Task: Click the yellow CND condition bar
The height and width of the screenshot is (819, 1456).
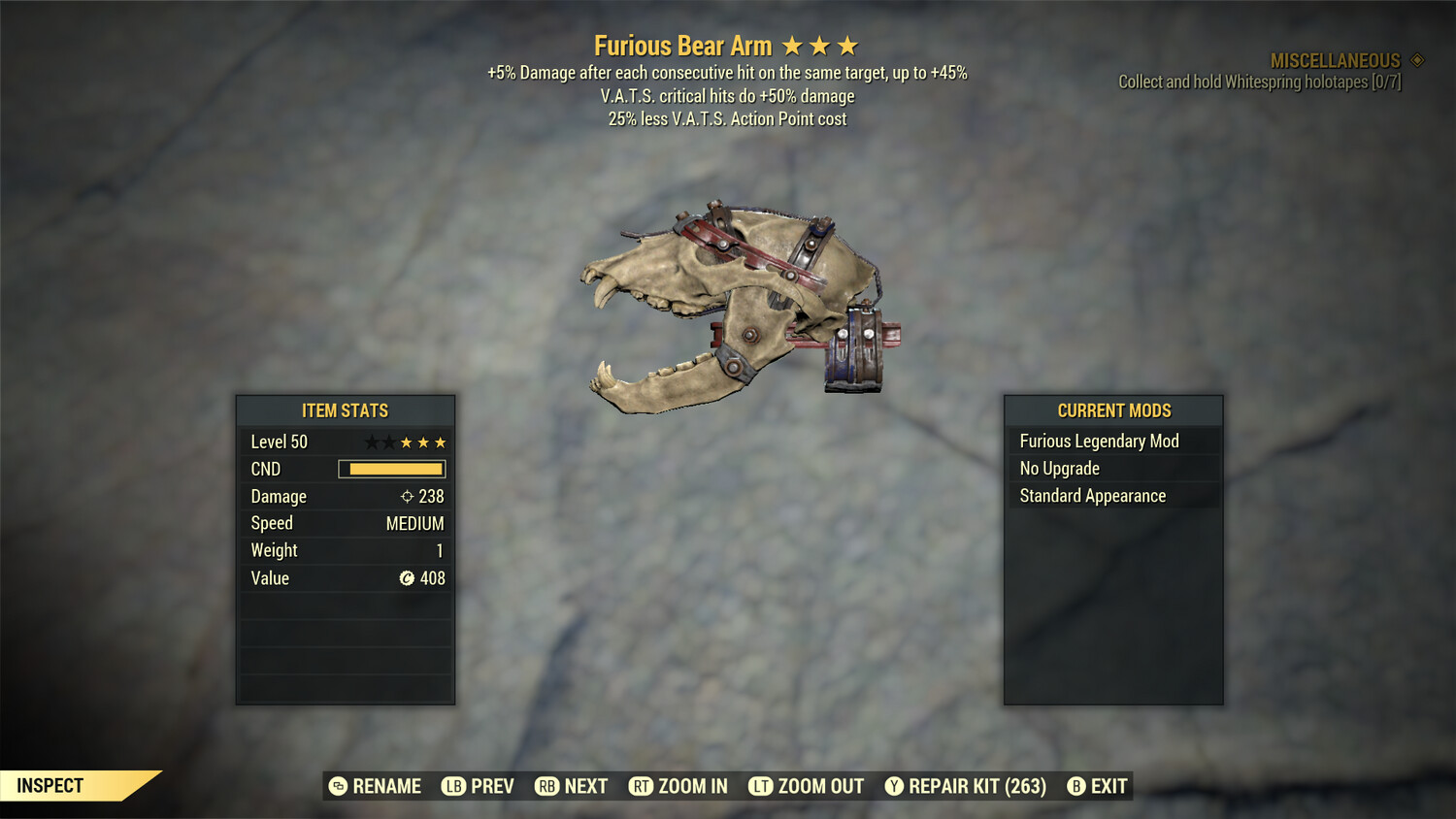Action: click(392, 469)
